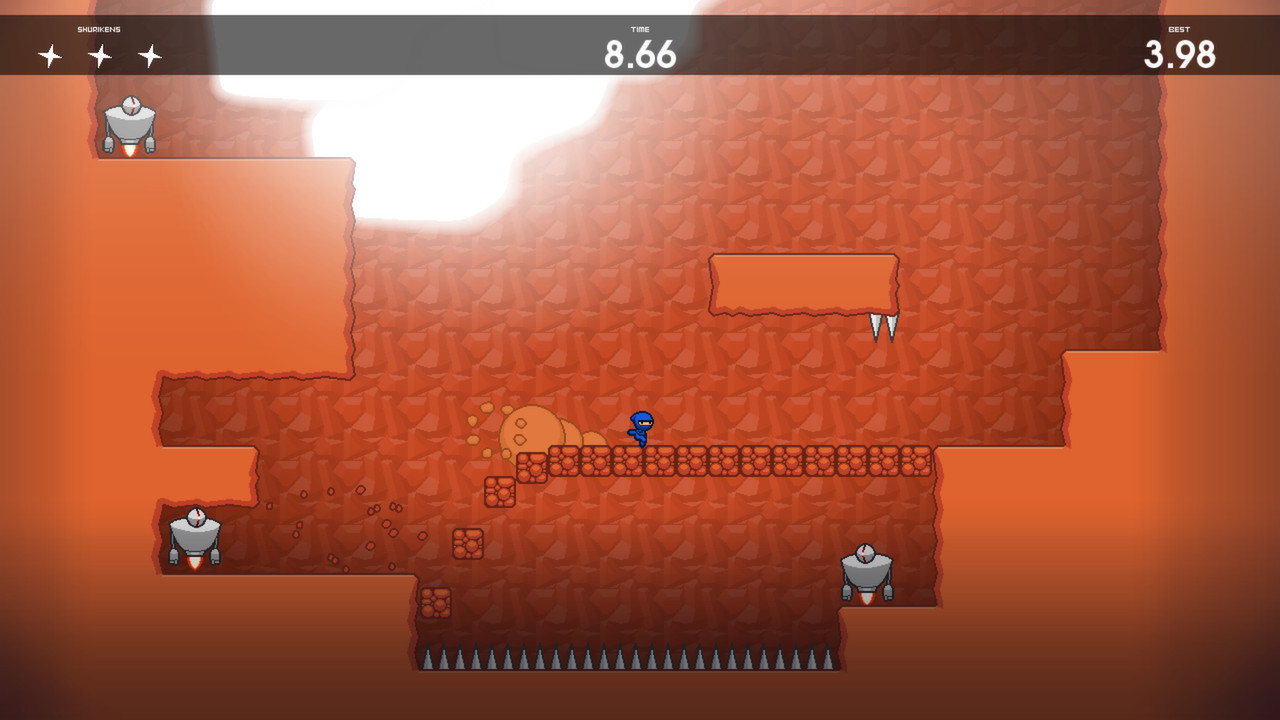Click the hanging icicle spikes below the floating platform
This screenshot has height=720, width=1280.
pyautogui.click(x=884, y=325)
